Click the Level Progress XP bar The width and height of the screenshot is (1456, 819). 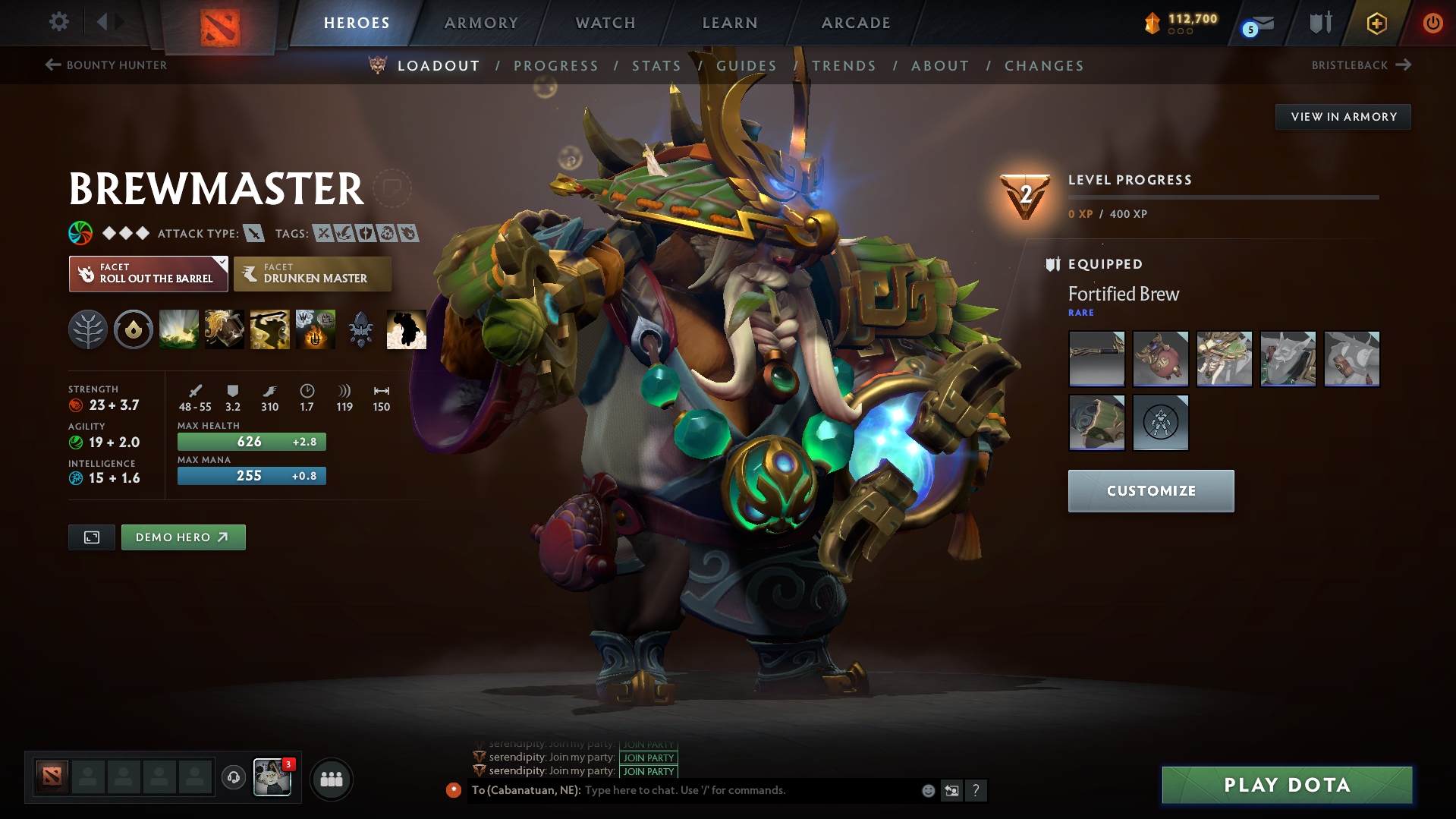click(1223, 197)
